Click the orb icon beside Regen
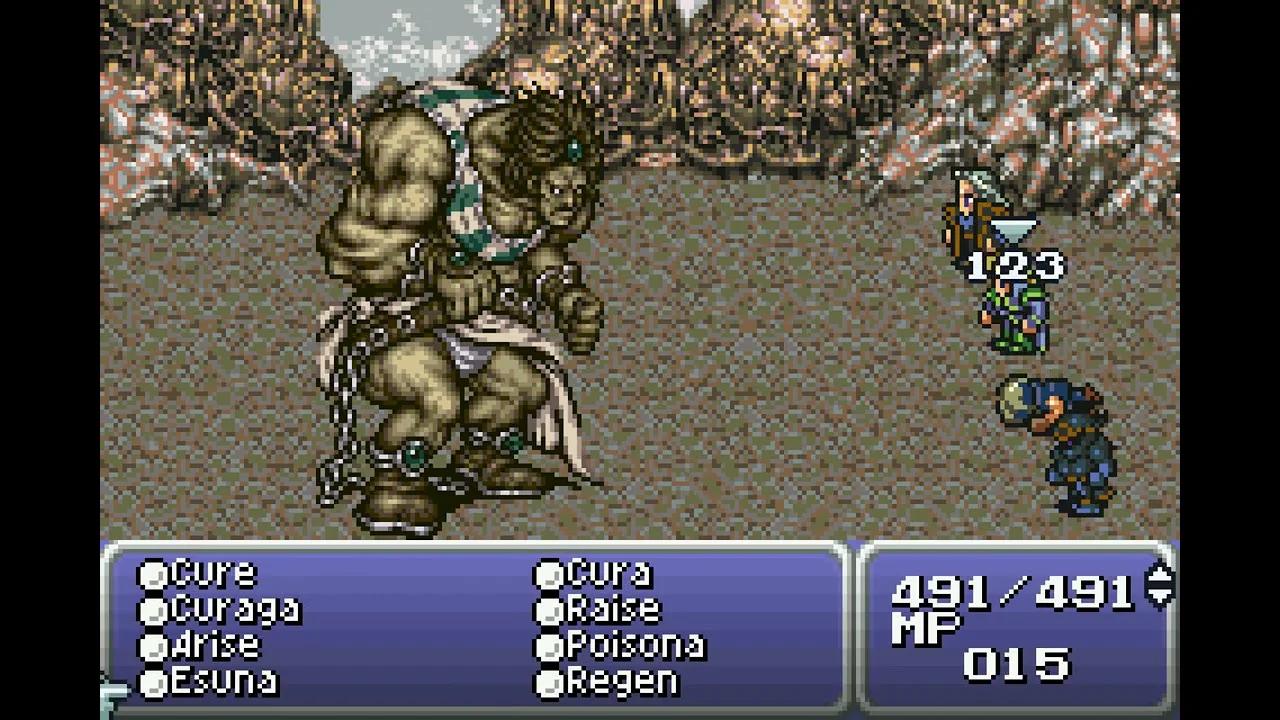 (x=548, y=682)
